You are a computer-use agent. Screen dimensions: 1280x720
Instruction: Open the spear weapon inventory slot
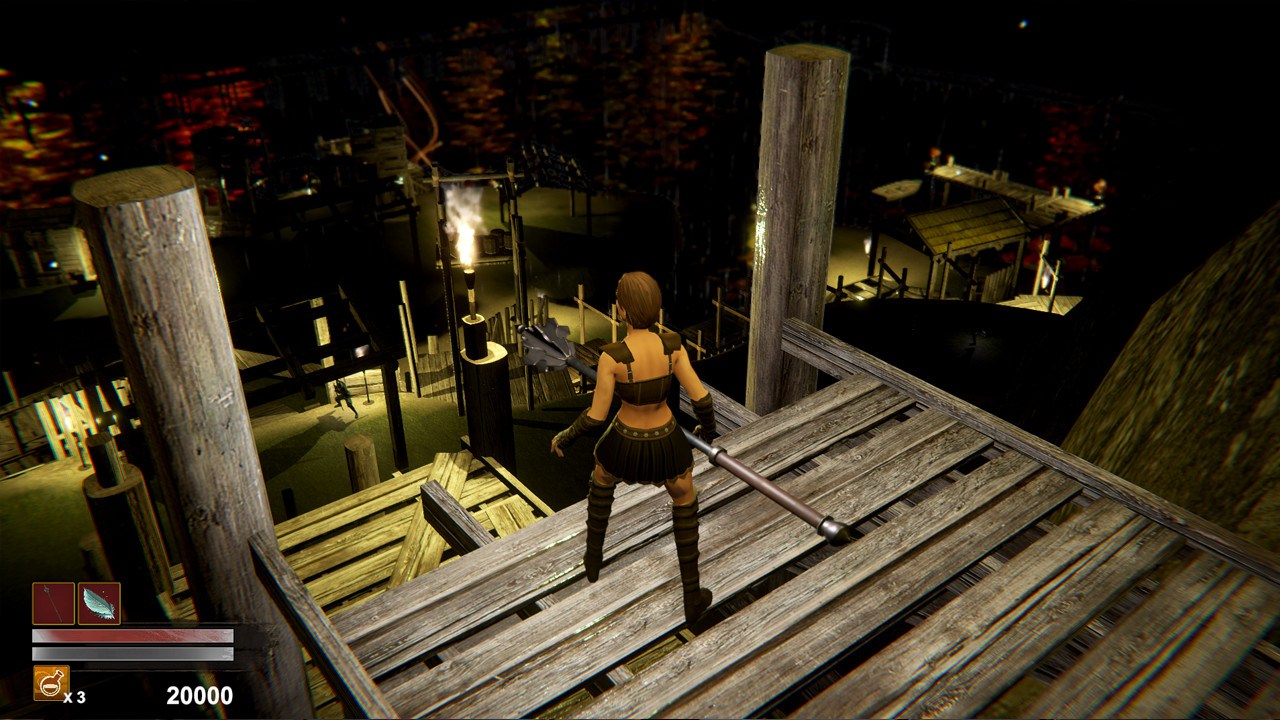coord(52,603)
